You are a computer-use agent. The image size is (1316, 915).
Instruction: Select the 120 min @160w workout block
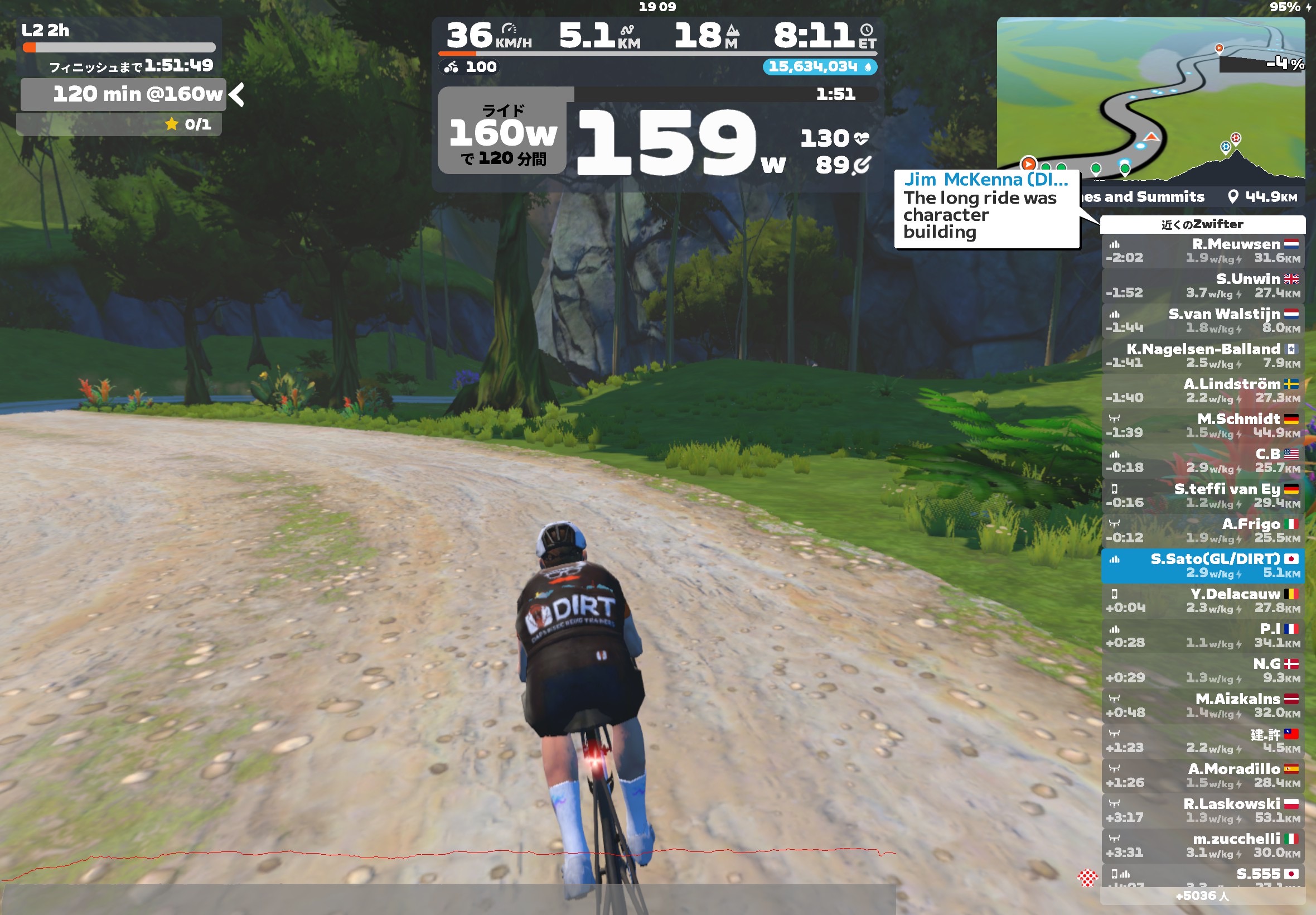coord(123,95)
